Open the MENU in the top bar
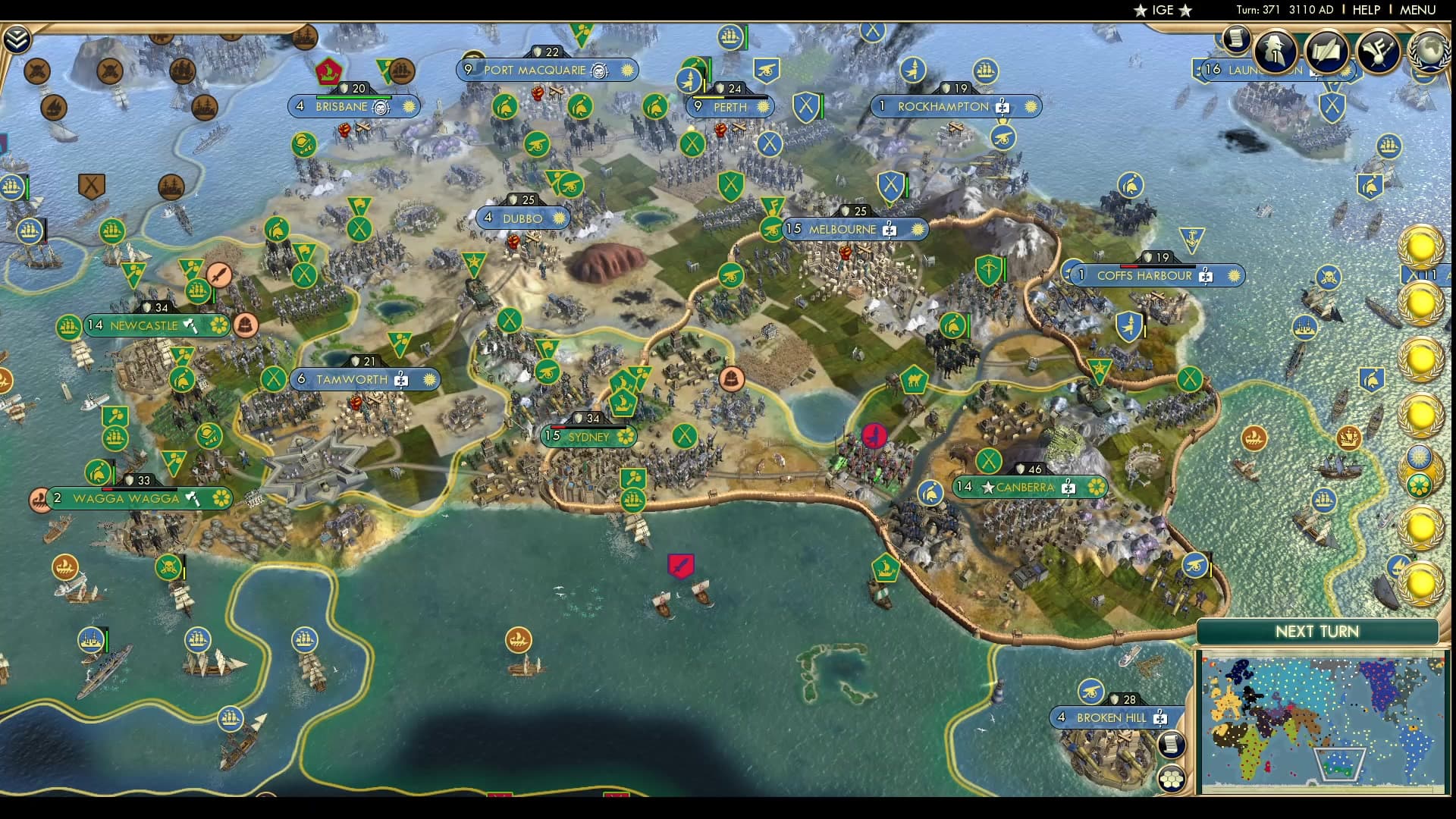Screen dimensions: 1456x819 pos(1417,10)
